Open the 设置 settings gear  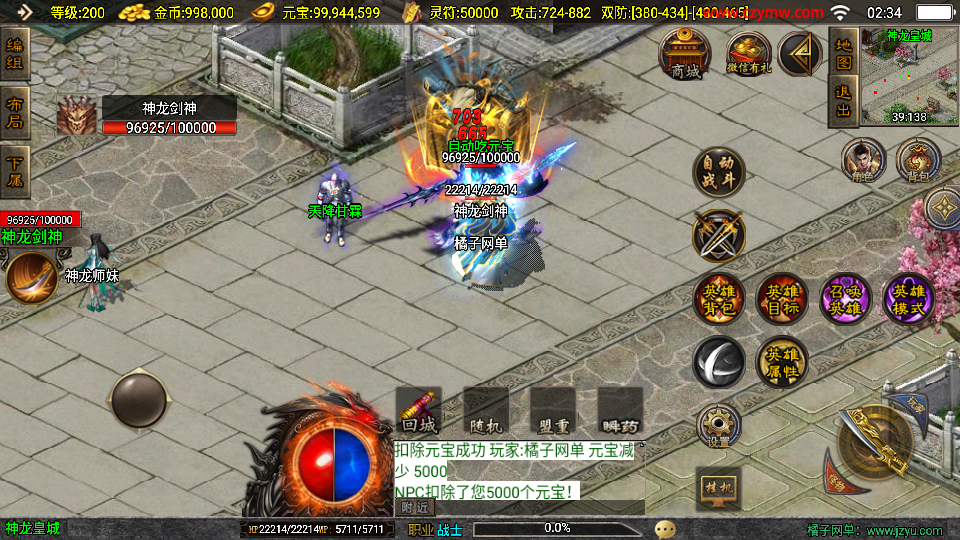point(718,425)
